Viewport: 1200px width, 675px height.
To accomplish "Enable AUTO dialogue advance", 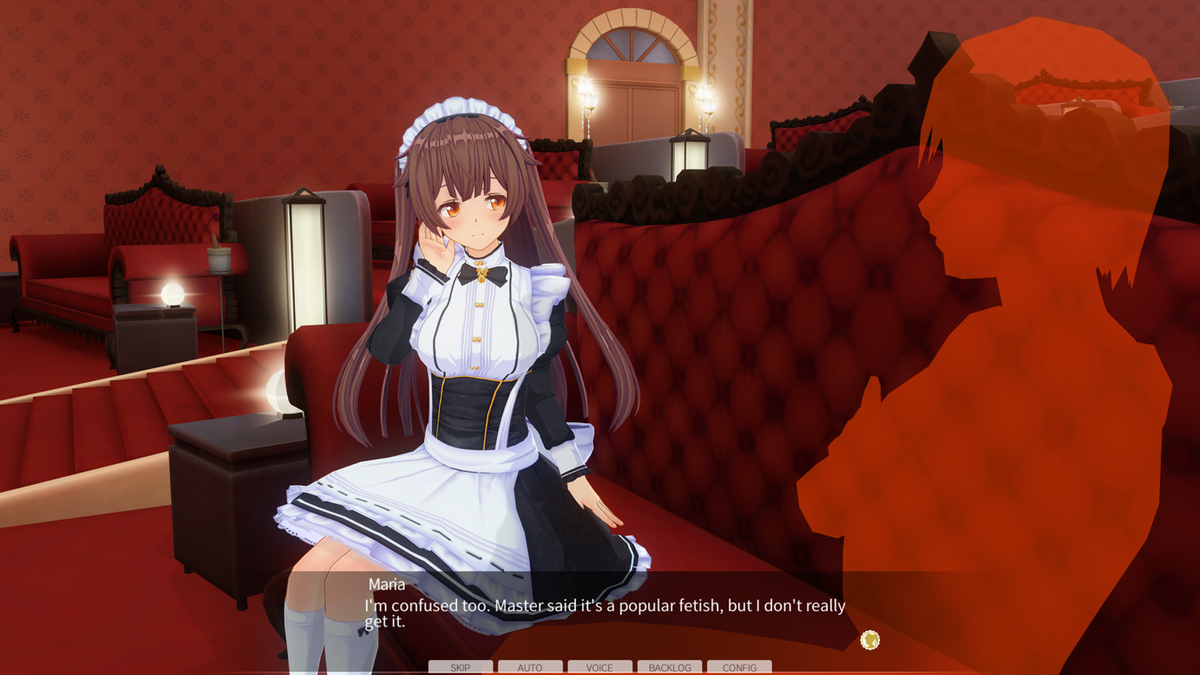I will coord(530,667).
